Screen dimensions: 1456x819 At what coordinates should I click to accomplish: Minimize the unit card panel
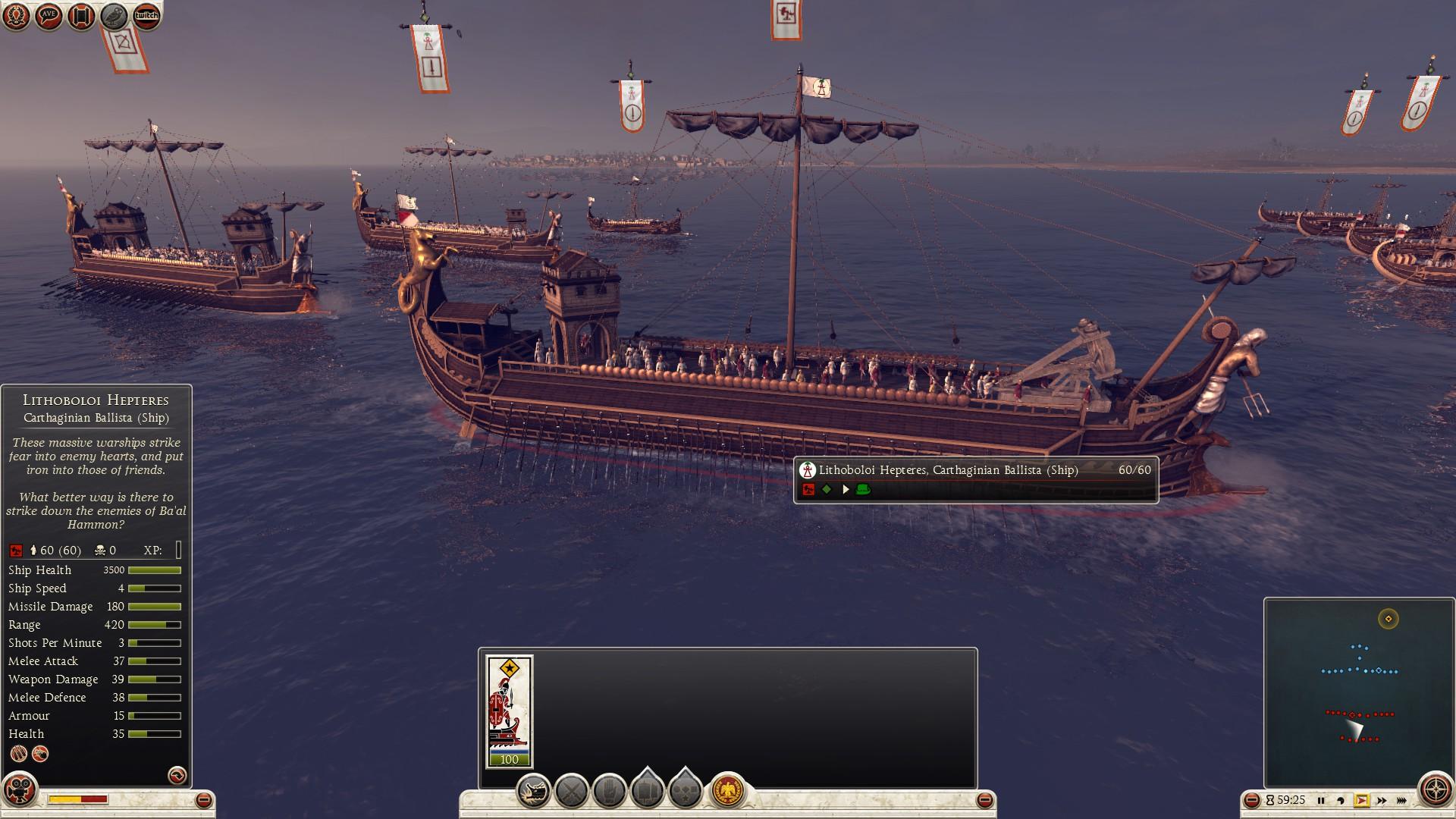click(x=984, y=800)
